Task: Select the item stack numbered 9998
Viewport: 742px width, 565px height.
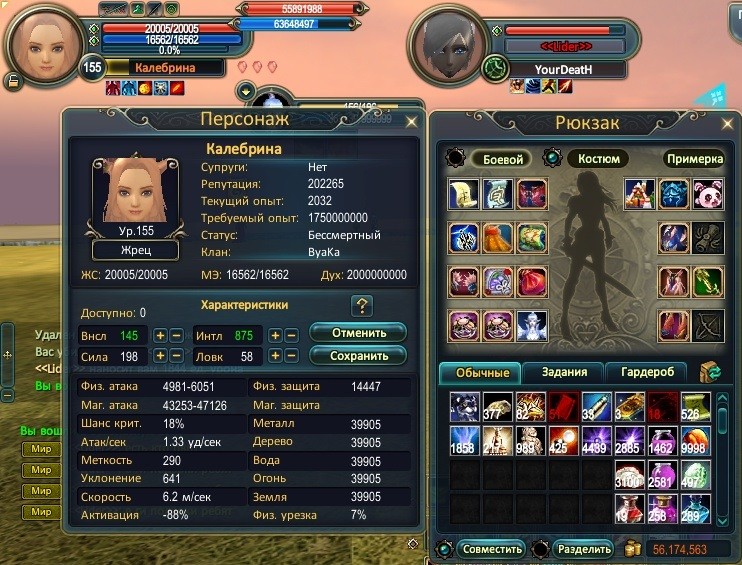Action: tap(698, 439)
